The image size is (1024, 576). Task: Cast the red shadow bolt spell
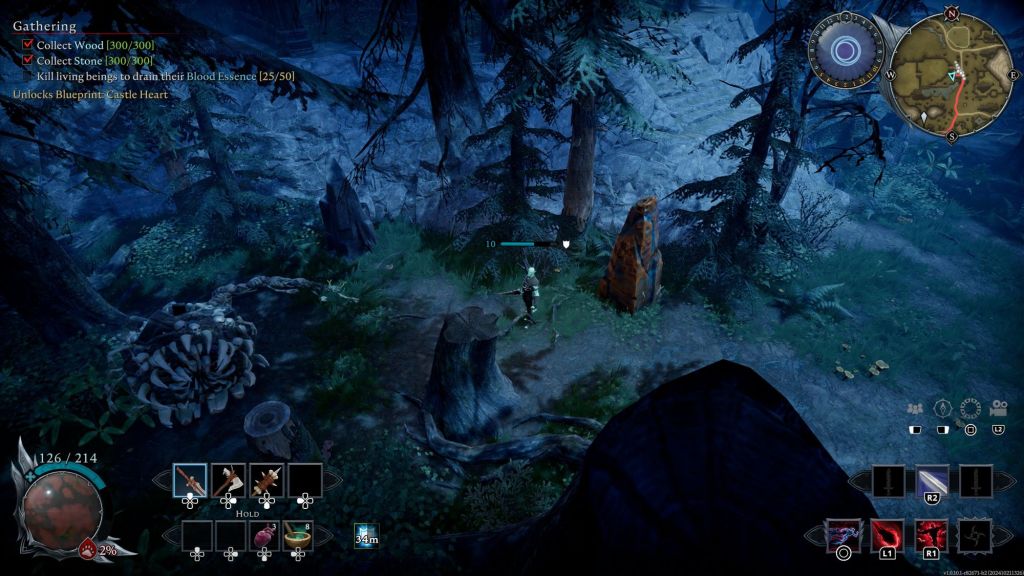(887, 536)
